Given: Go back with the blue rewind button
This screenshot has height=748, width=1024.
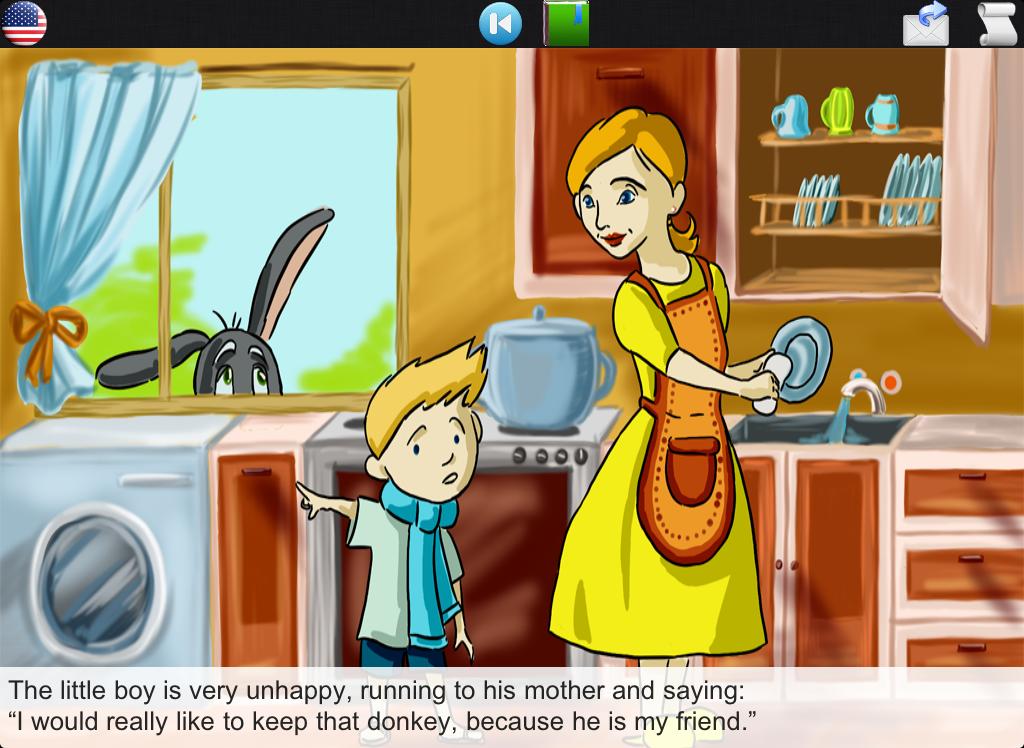Looking at the screenshot, I should coord(500,23).
